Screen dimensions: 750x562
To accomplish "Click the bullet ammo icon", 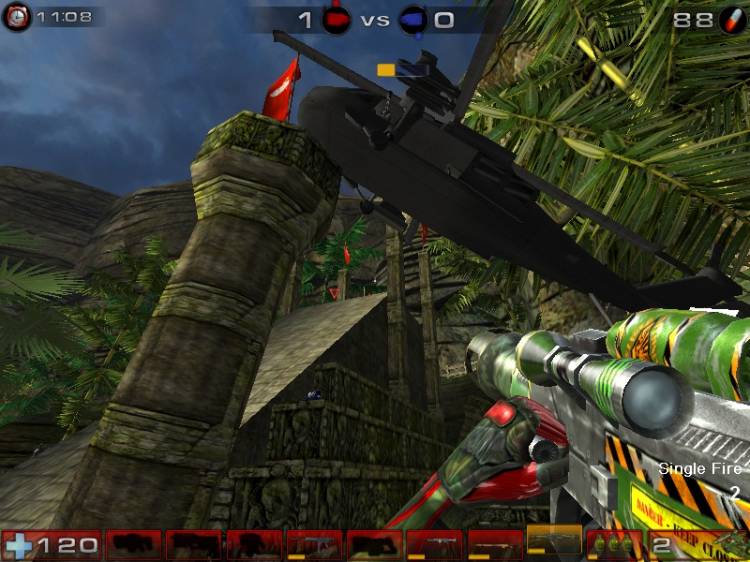I will pyautogui.click(x=732, y=19).
